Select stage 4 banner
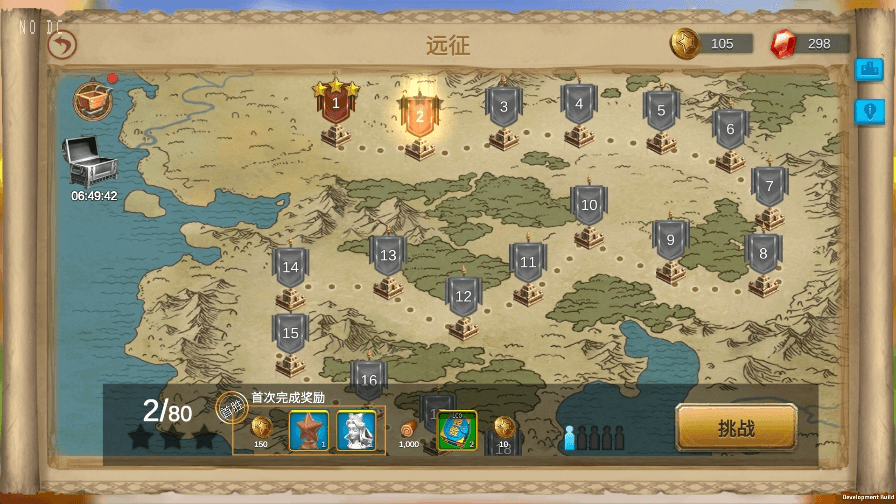 579,104
